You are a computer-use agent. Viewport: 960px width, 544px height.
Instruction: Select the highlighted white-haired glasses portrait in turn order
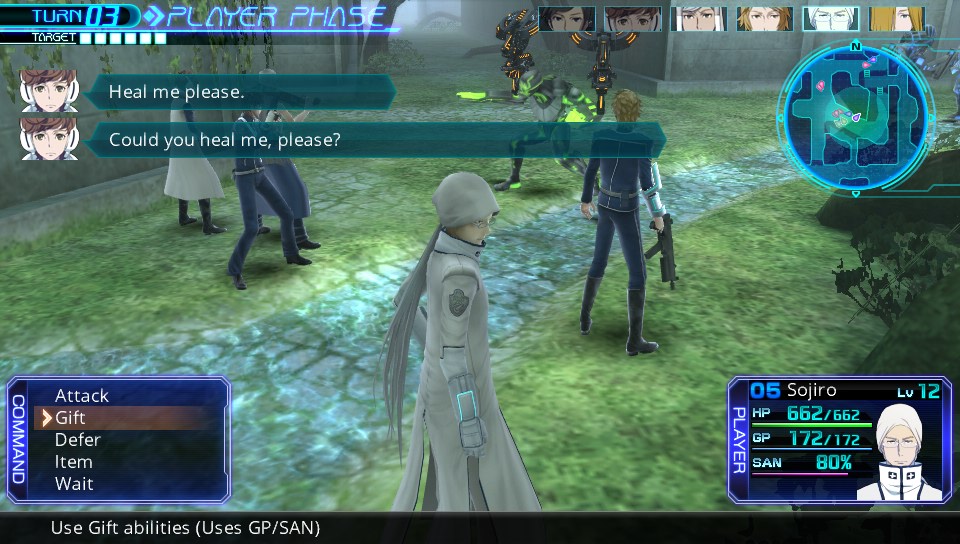[830, 19]
